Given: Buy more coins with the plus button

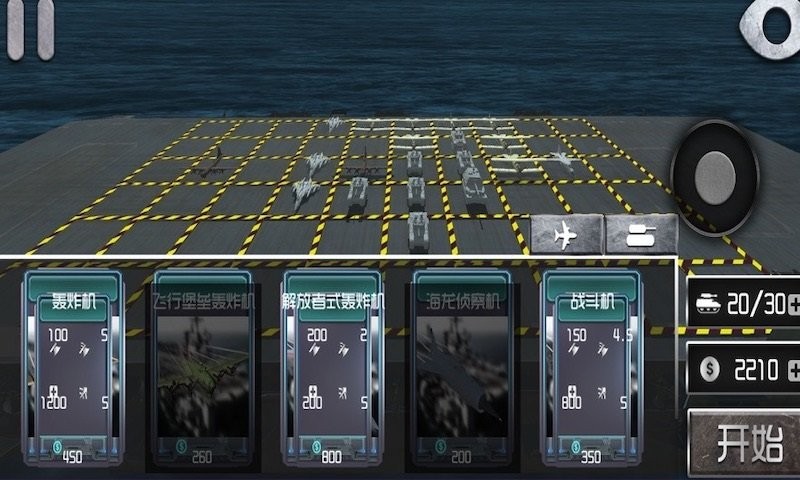Looking at the screenshot, I should [x=793, y=370].
